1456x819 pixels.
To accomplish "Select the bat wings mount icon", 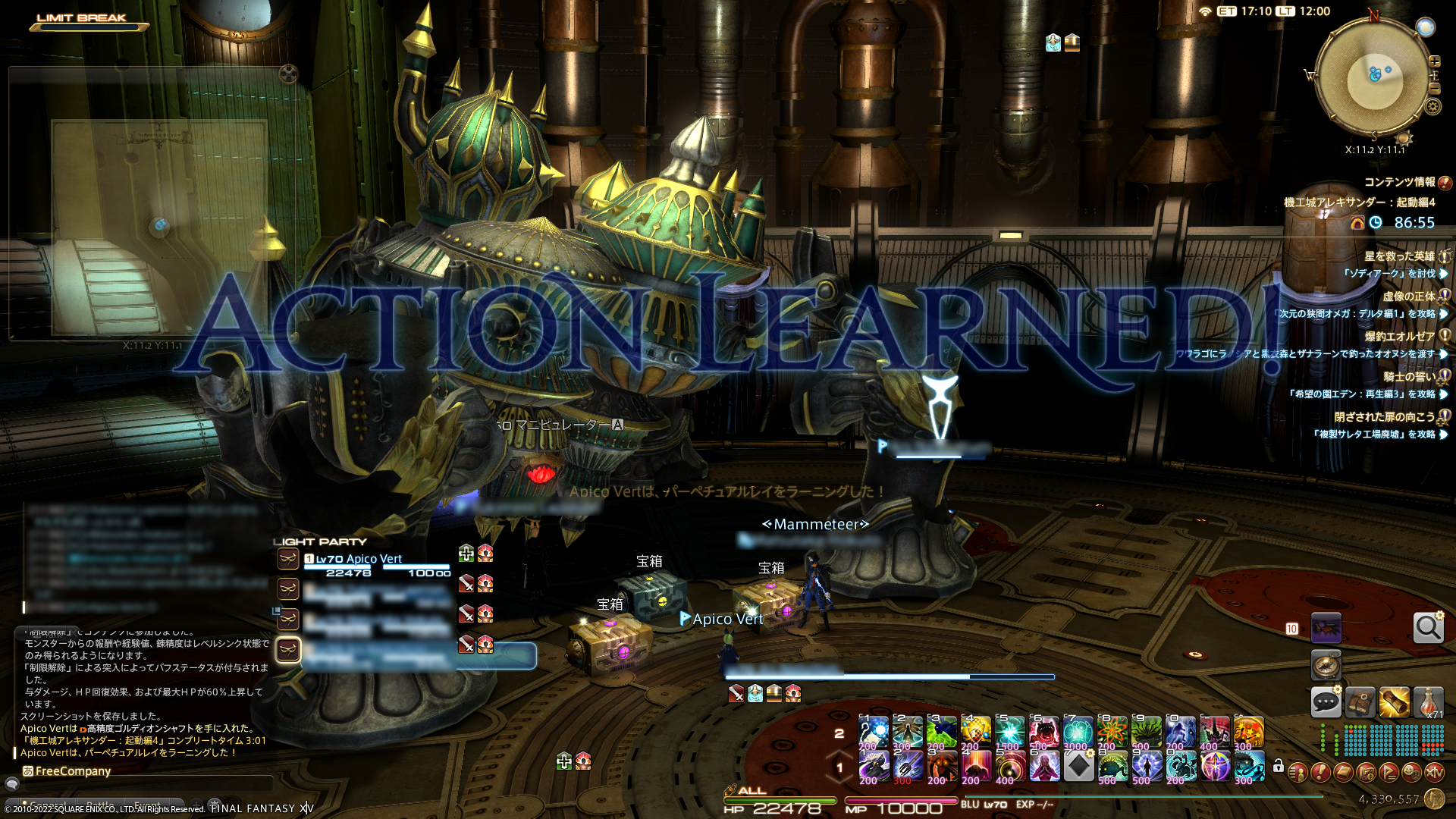I will point(1326,628).
